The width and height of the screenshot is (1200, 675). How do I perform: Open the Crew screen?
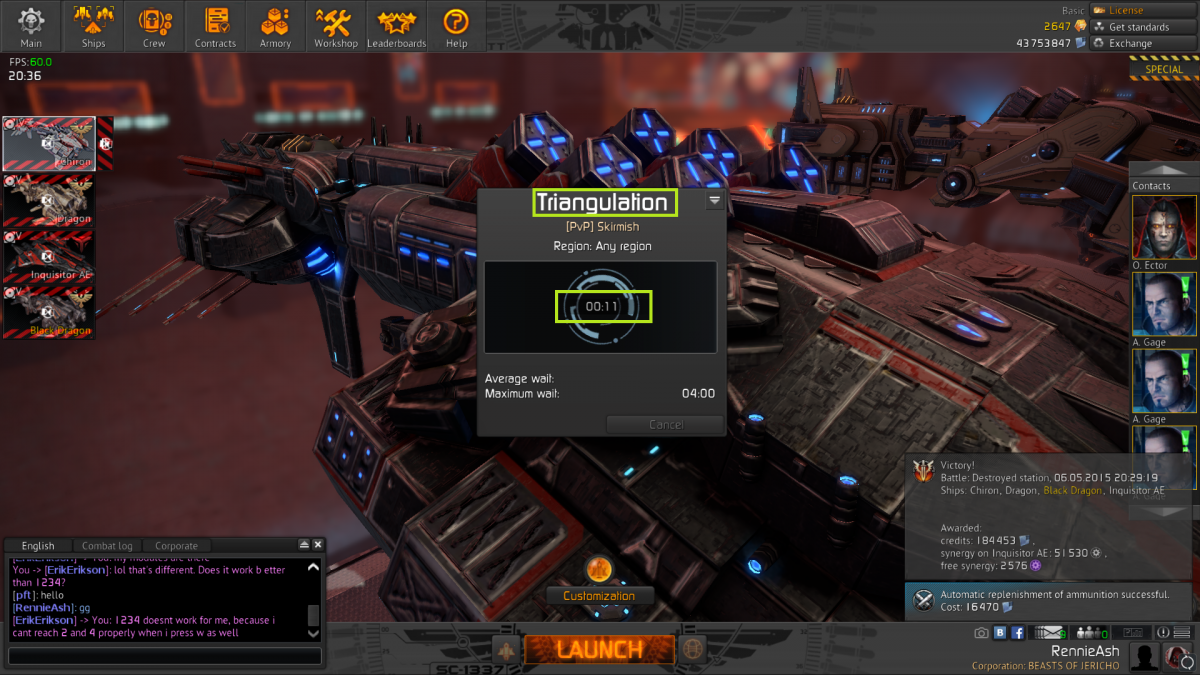[x=154, y=27]
